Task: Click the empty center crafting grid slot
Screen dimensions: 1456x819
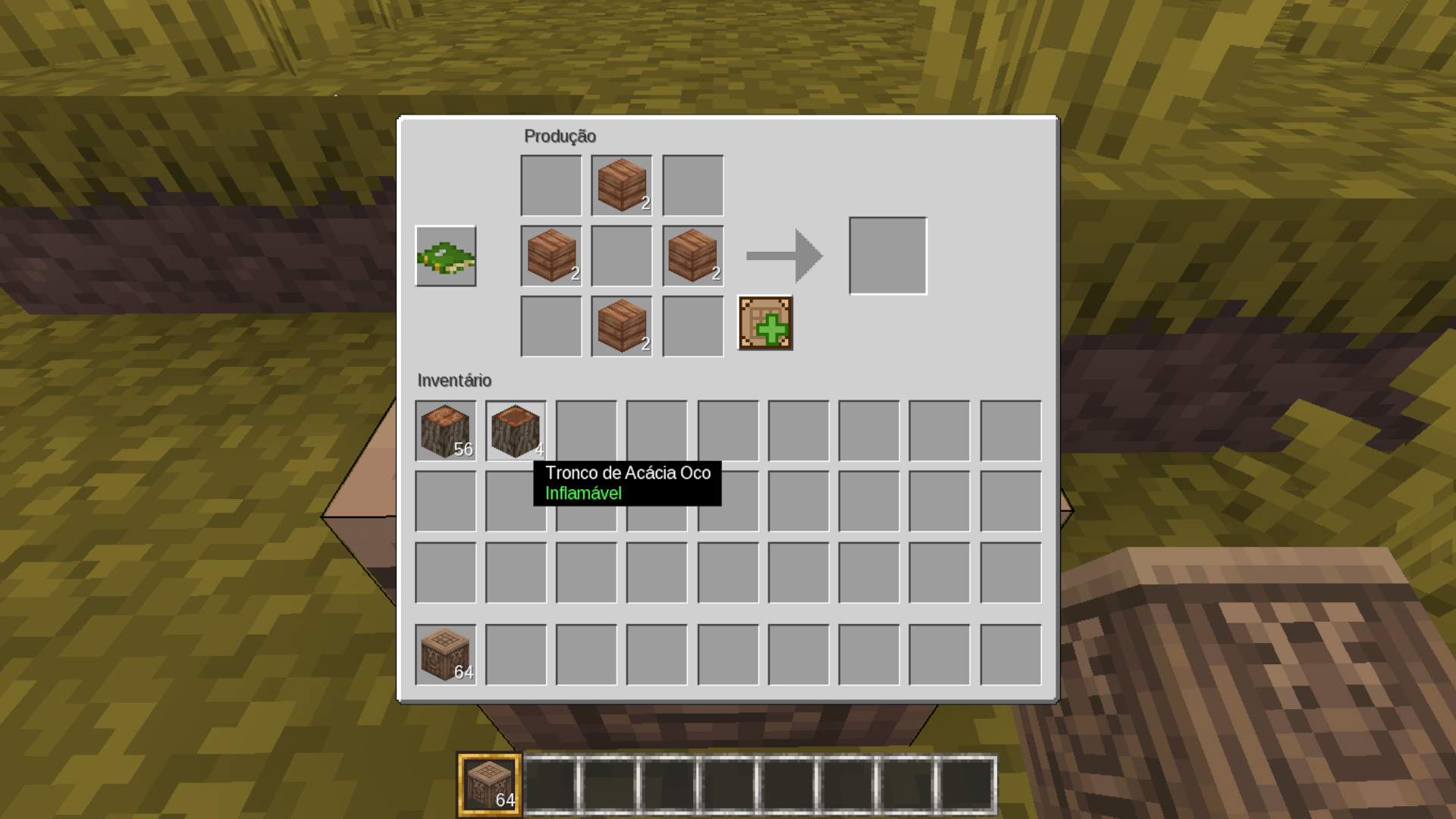Action: tap(622, 256)
